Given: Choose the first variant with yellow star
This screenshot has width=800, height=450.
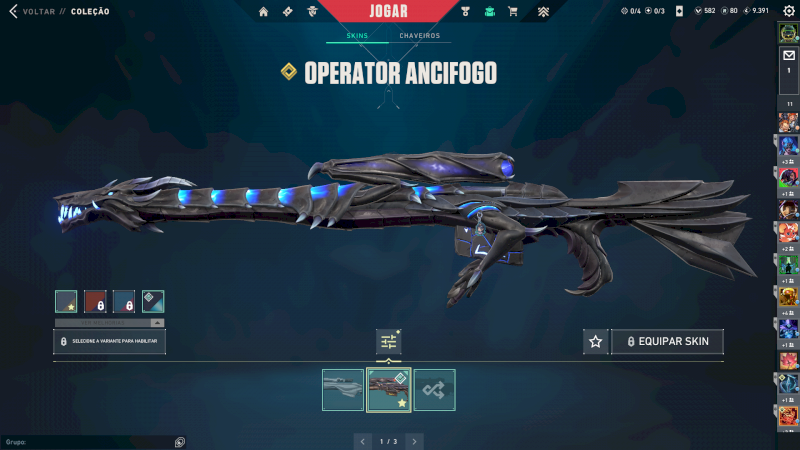Looking at the screenshot, I should 66,301.
